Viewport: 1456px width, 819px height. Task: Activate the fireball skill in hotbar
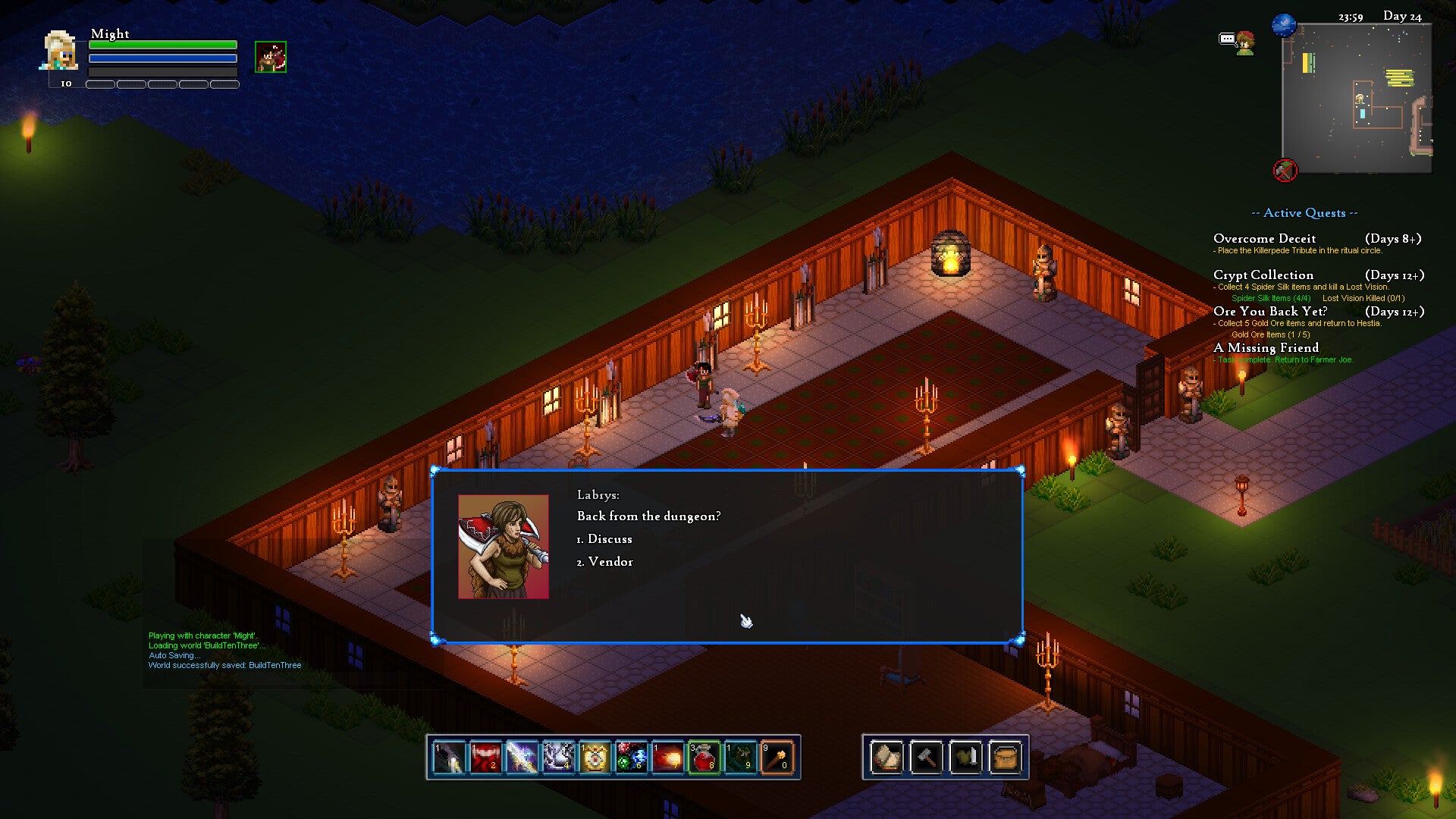(668, 757)
